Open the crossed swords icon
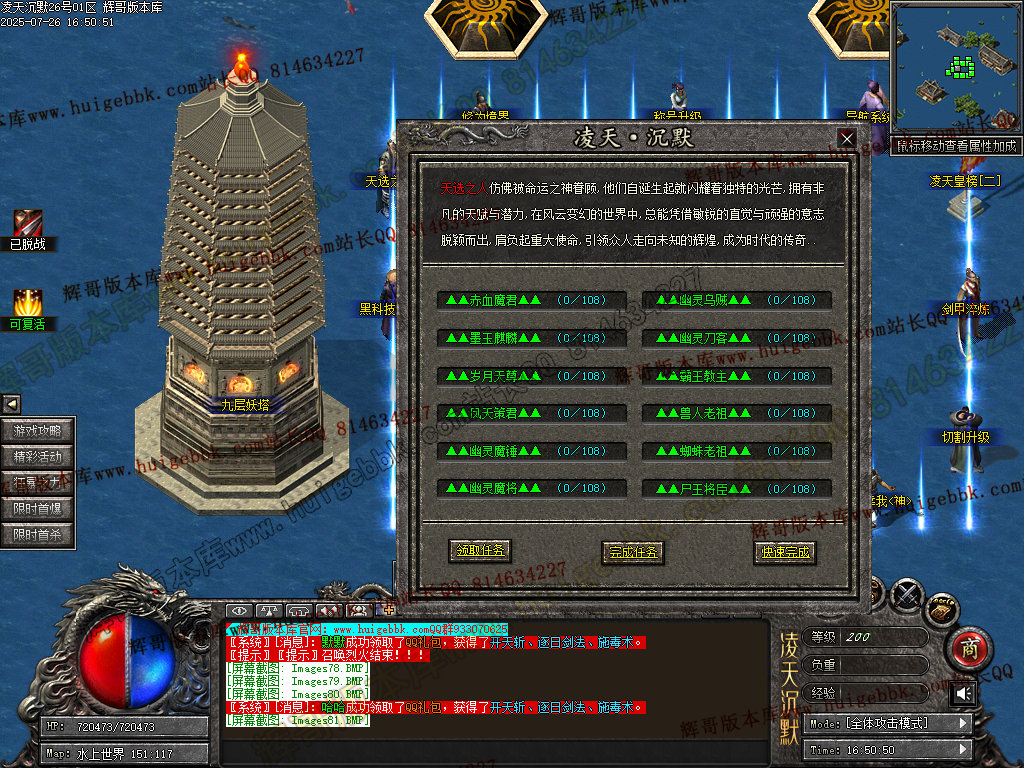This screenshot has height=768, width=1024. pos(908,596)
